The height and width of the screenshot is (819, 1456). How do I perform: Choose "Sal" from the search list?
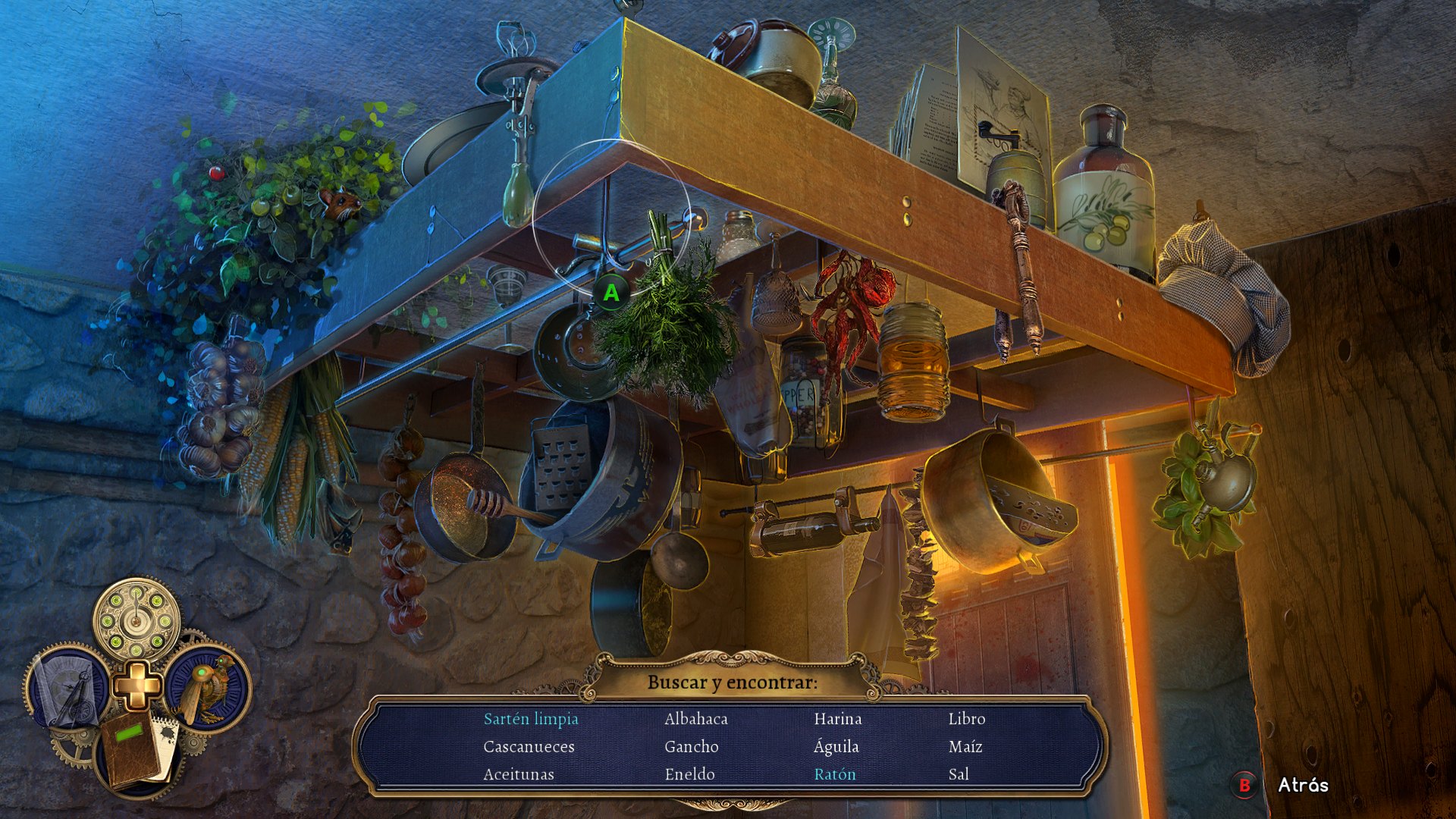(x=959, y=774)
